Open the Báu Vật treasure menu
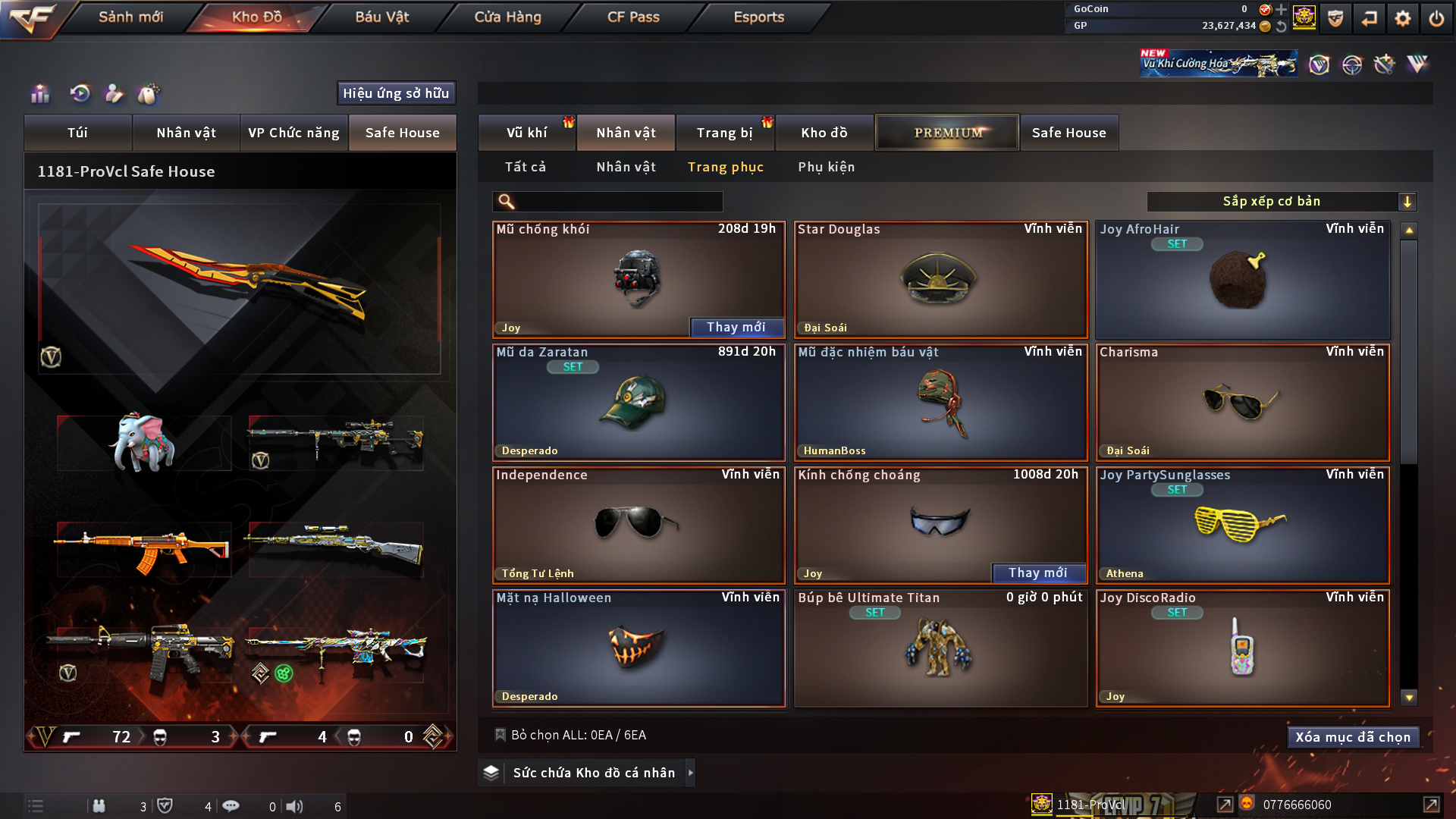 coord(381,17)
